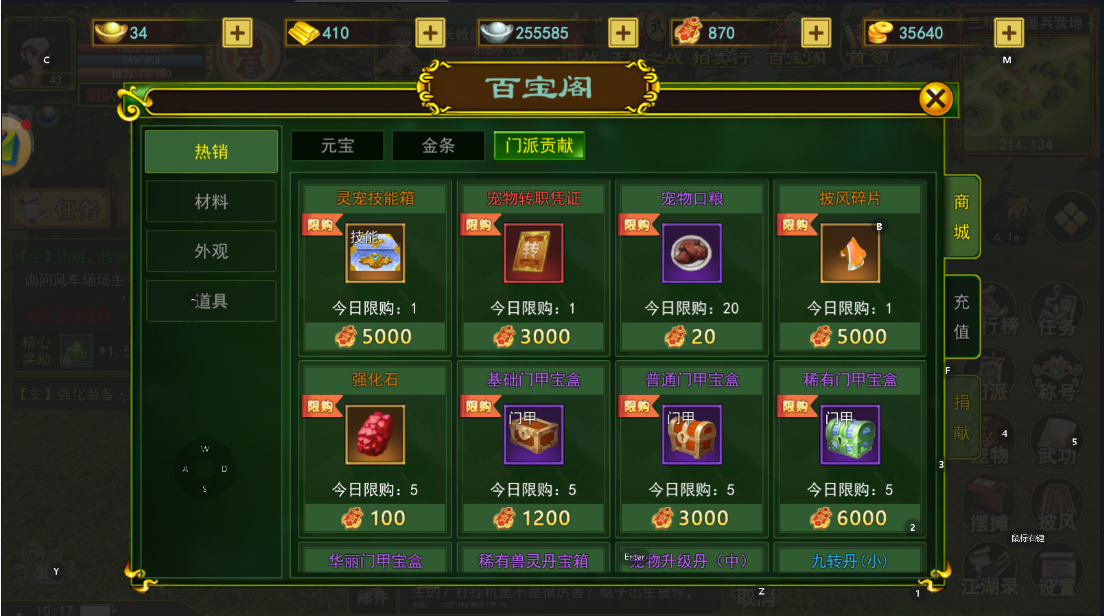
Task: Select the 热销 category
Action: [211, 152]
